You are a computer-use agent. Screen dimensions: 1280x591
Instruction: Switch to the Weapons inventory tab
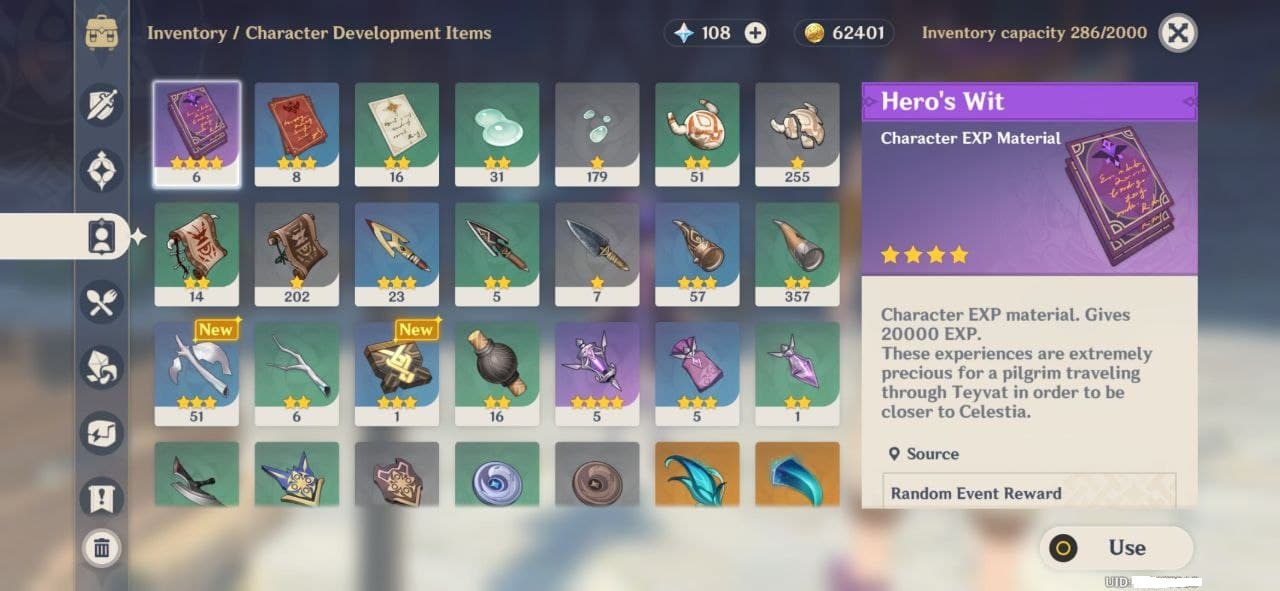tap(103, 105)
